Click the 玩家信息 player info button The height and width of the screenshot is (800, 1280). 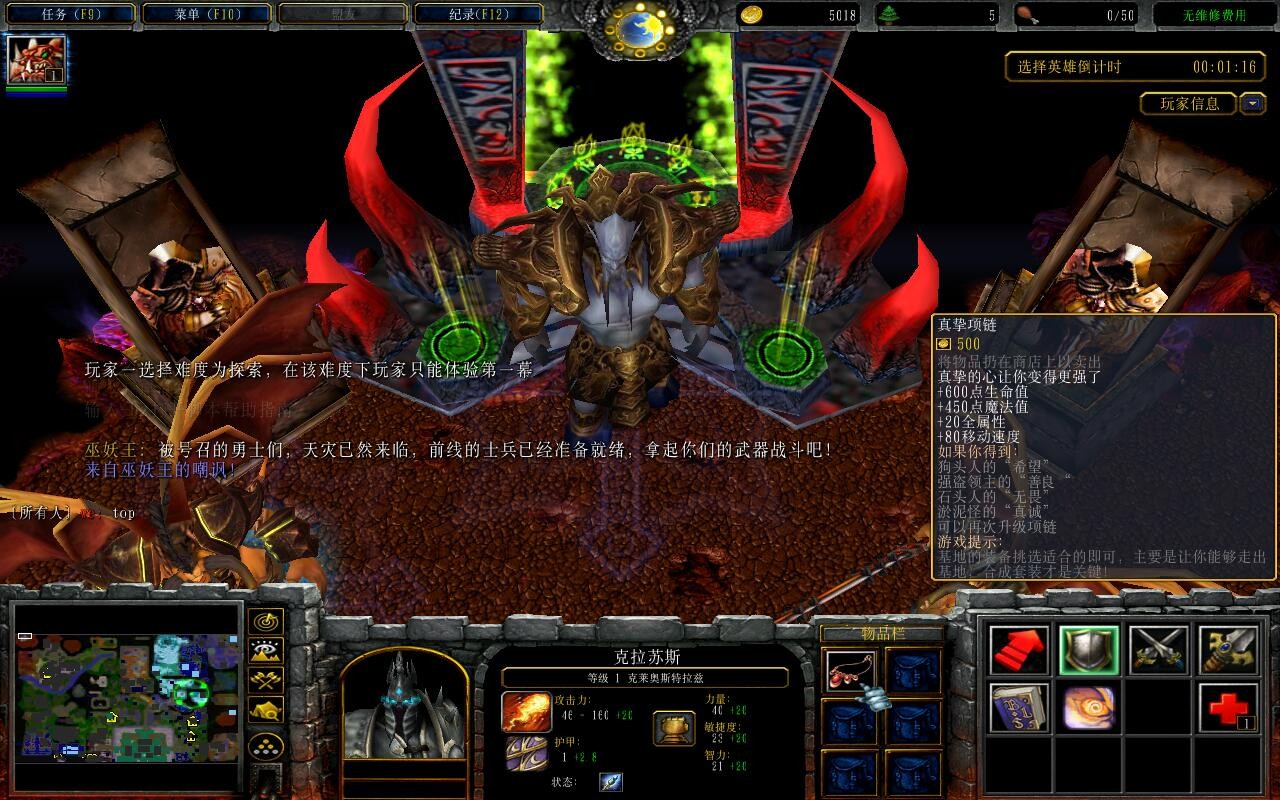coord(1189,103)
